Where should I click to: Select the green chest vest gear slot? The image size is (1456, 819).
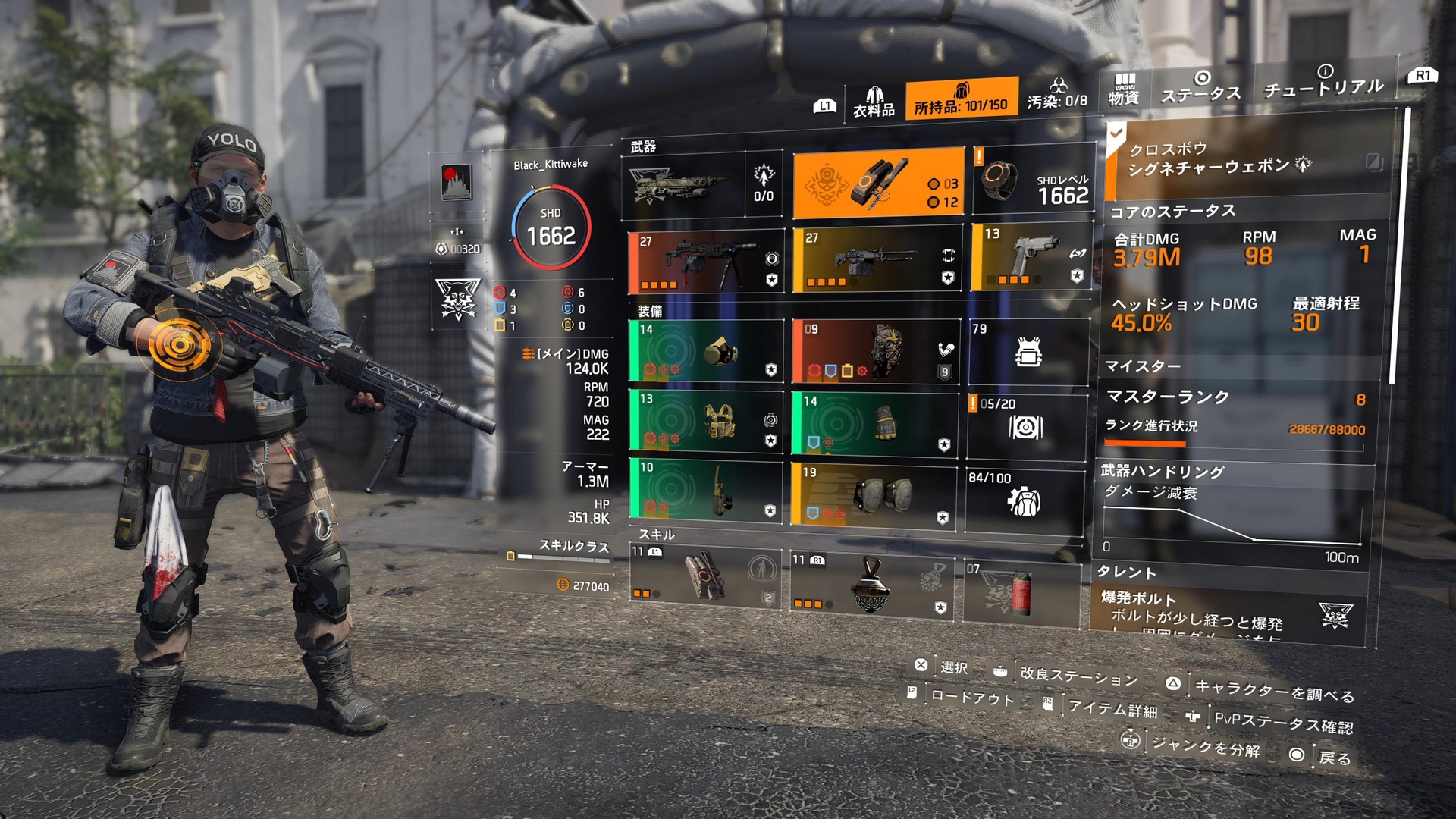point(706,422)
